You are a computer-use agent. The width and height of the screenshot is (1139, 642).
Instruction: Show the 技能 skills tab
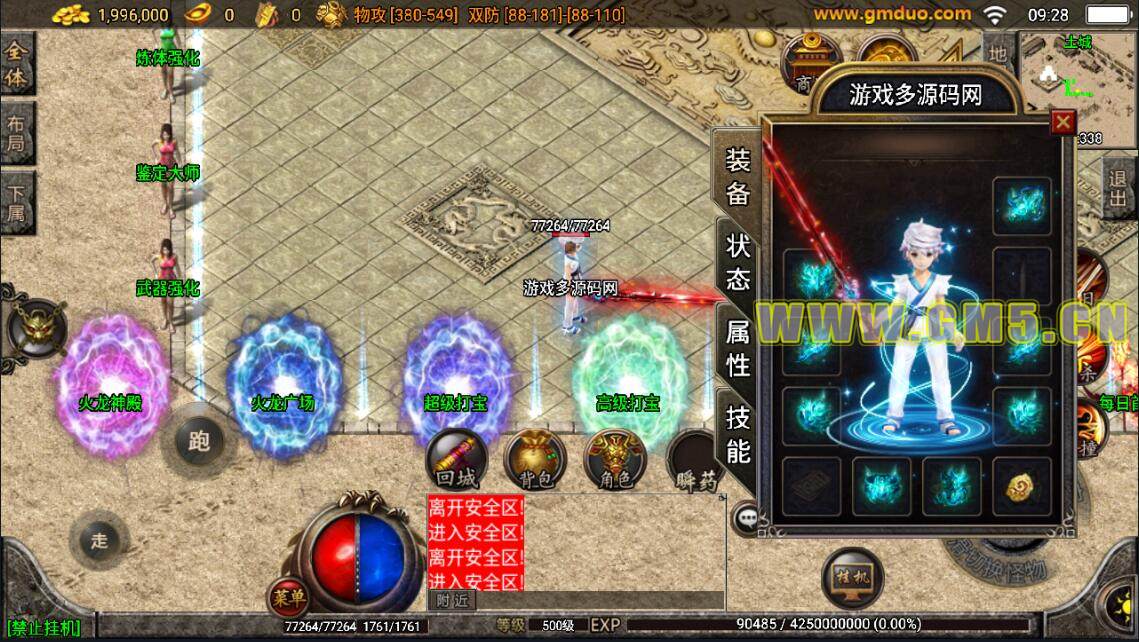(x=738, y=434)
